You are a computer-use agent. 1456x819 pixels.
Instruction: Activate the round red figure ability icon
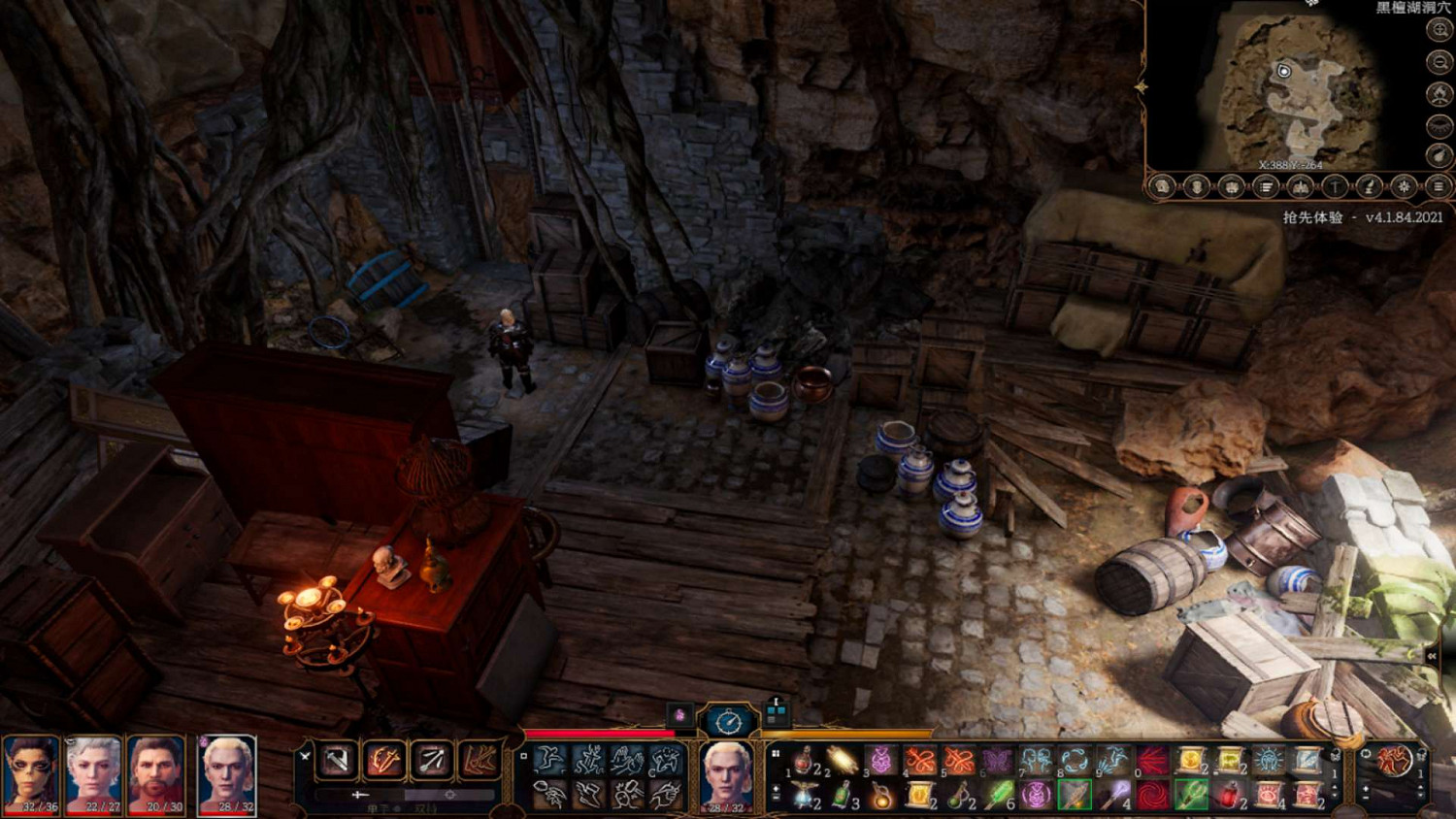coord(1394,761)
